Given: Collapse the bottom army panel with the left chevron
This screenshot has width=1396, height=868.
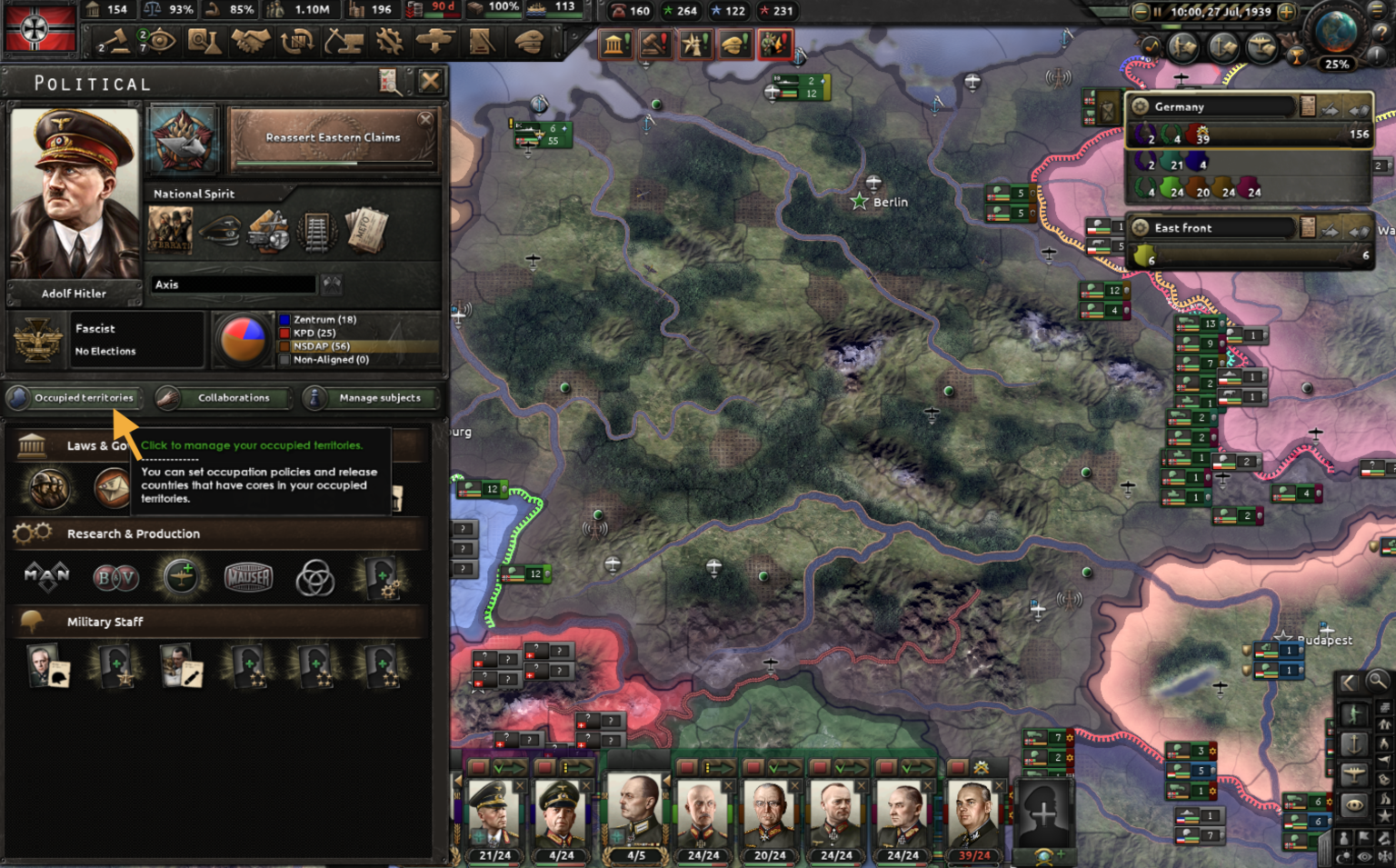Looking at the screenshot, I should click(457, 779).
